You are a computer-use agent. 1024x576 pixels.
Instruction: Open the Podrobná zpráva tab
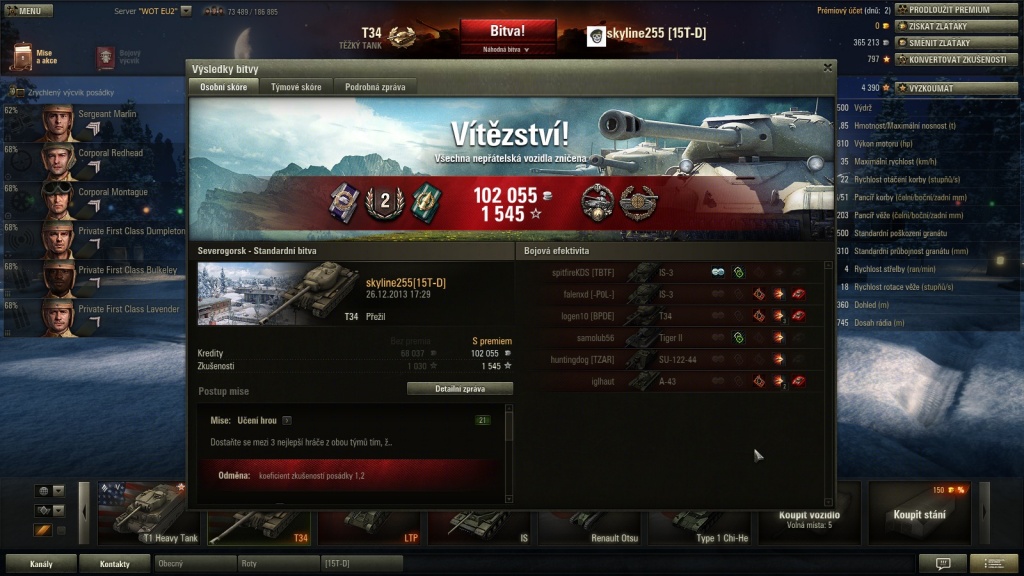(x=375, y=87)
